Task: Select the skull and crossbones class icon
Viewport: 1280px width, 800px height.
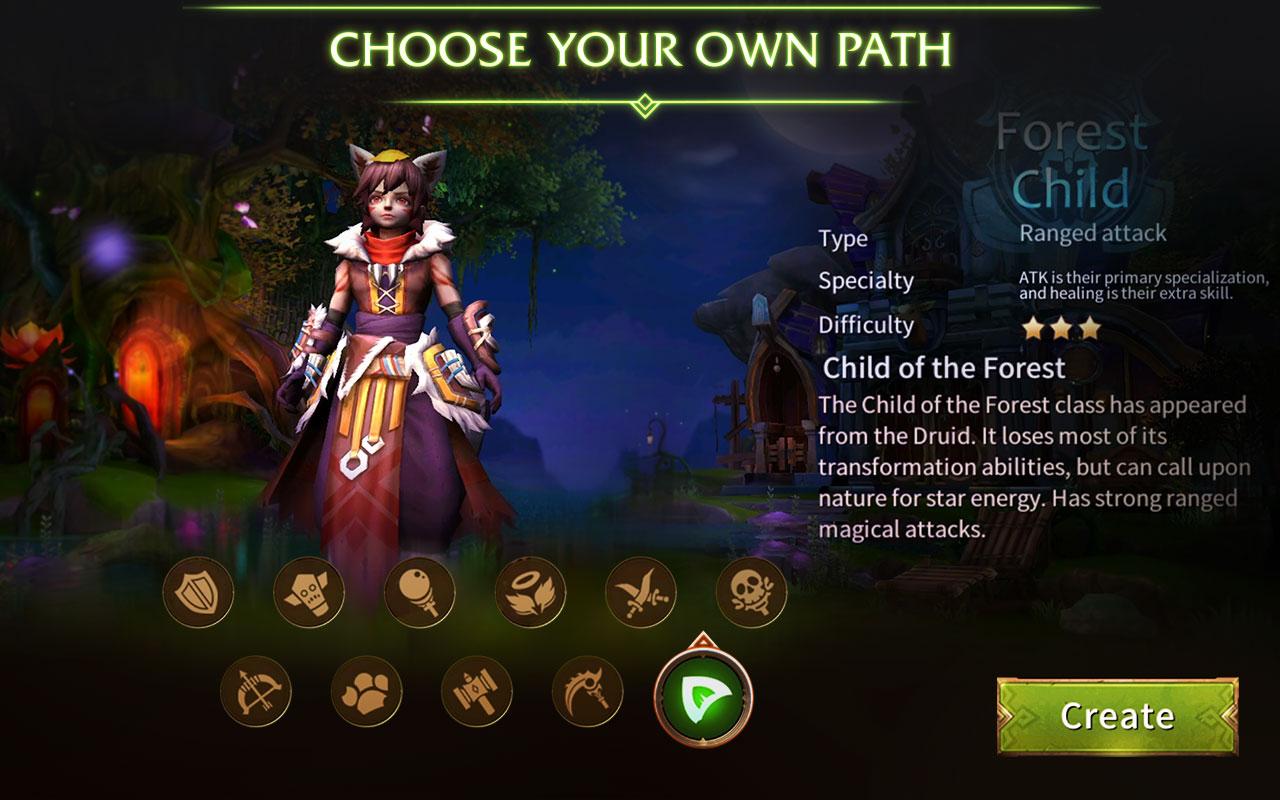Action: point(751,592)
